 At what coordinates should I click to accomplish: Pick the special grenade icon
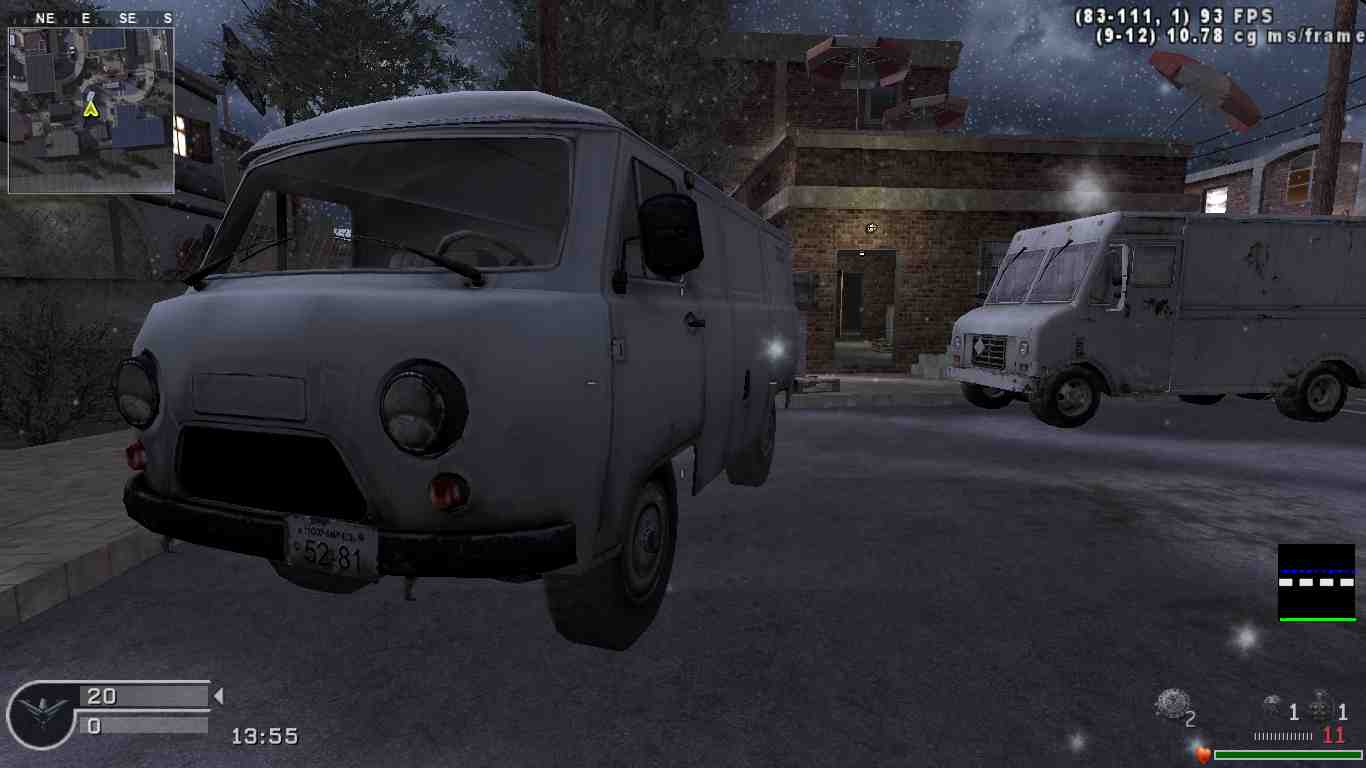[1273, 706]
